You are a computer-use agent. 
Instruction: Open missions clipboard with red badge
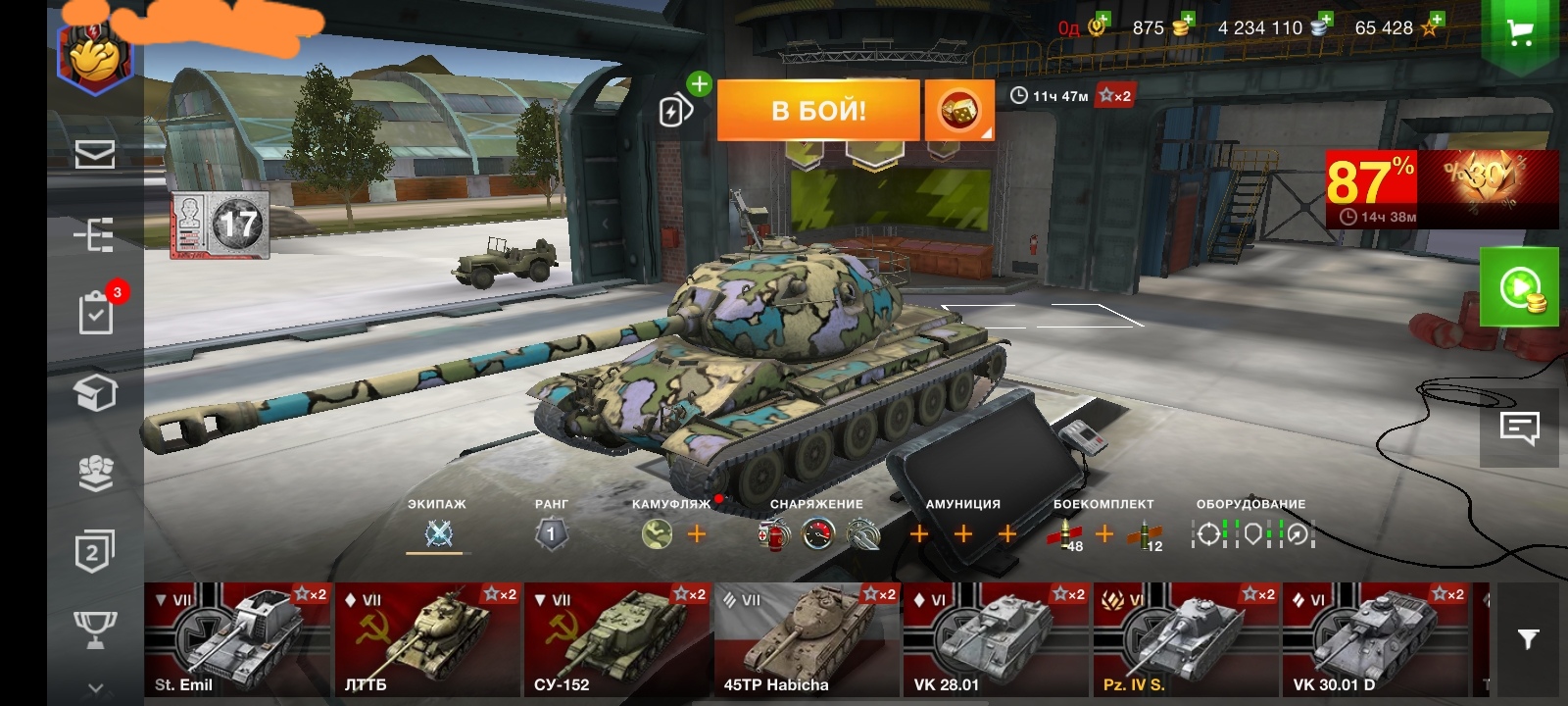pyautogui.click(x=96, y=314)
